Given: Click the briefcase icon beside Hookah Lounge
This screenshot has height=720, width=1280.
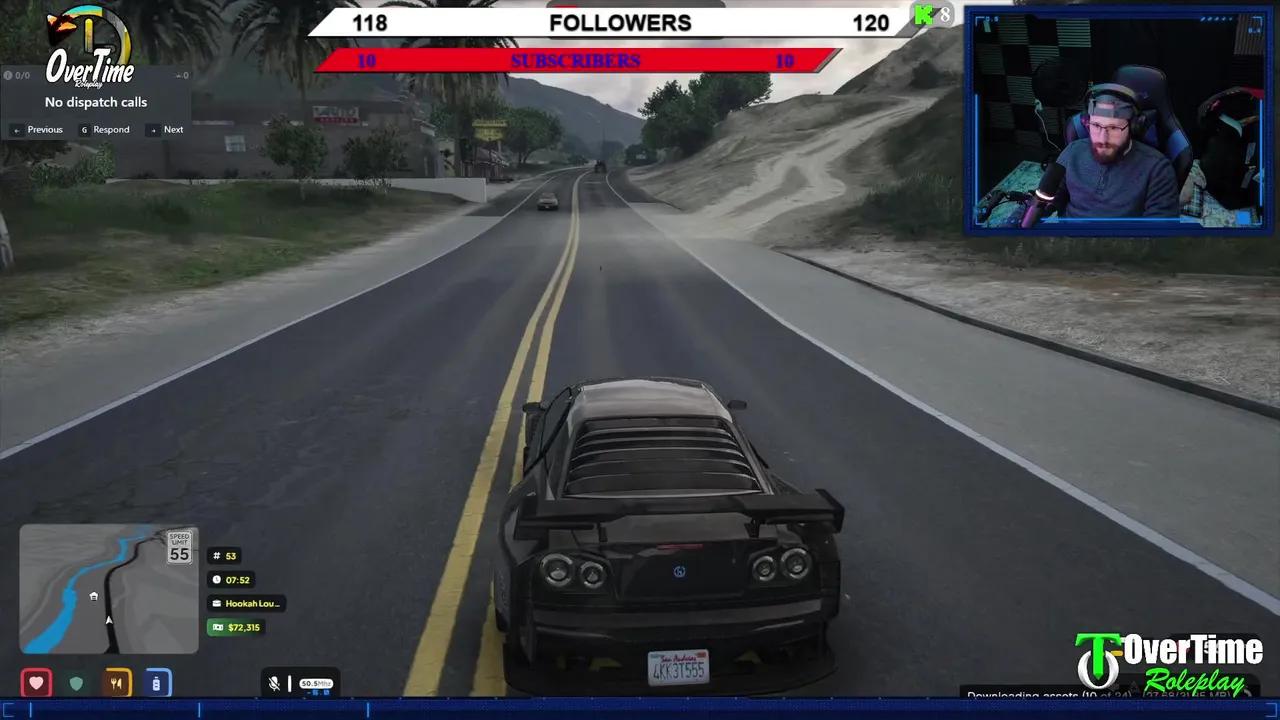Looking at the screenshot, I should (217, 603).
